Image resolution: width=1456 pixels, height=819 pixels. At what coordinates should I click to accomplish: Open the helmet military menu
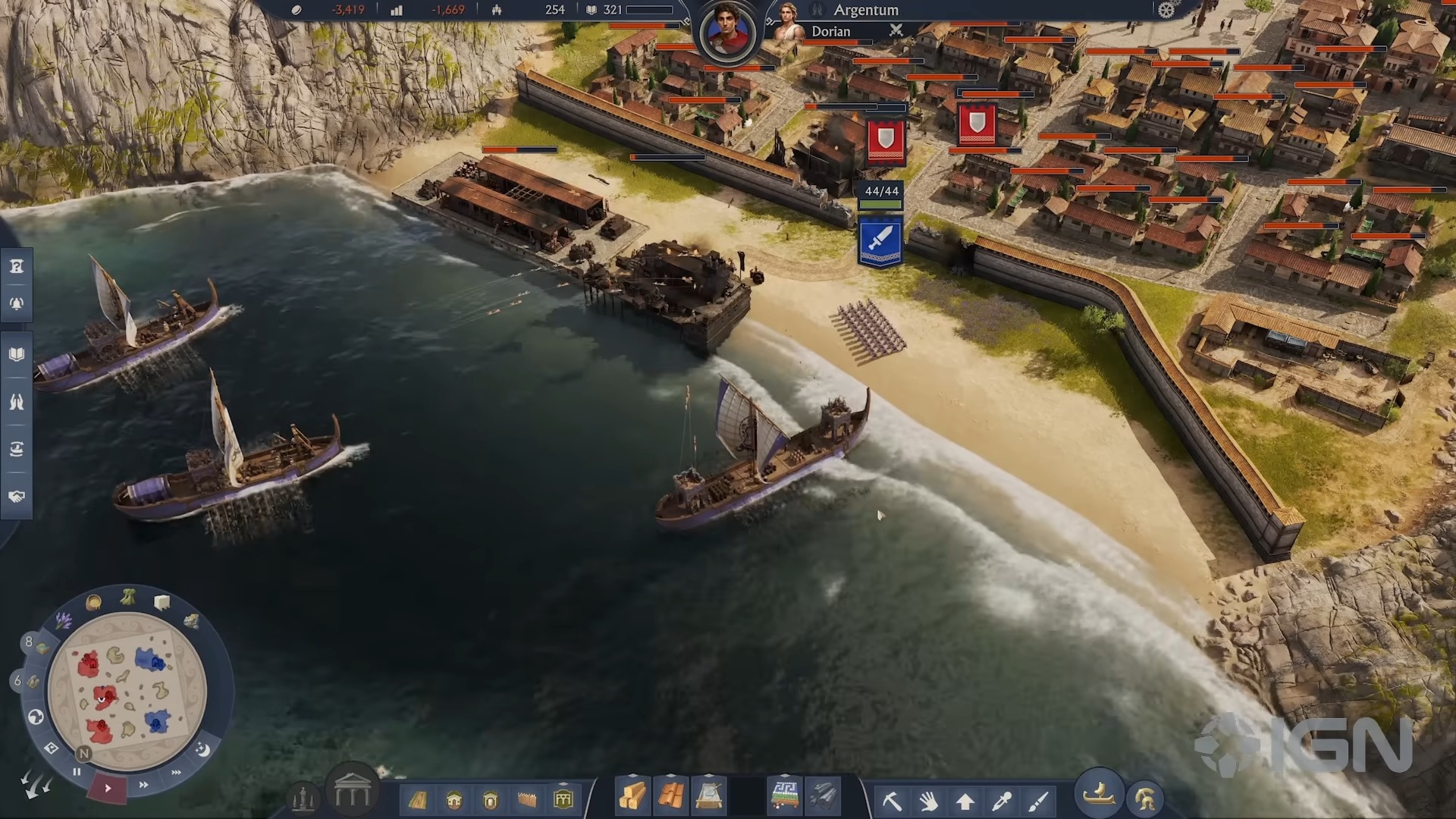(1144, 799)
